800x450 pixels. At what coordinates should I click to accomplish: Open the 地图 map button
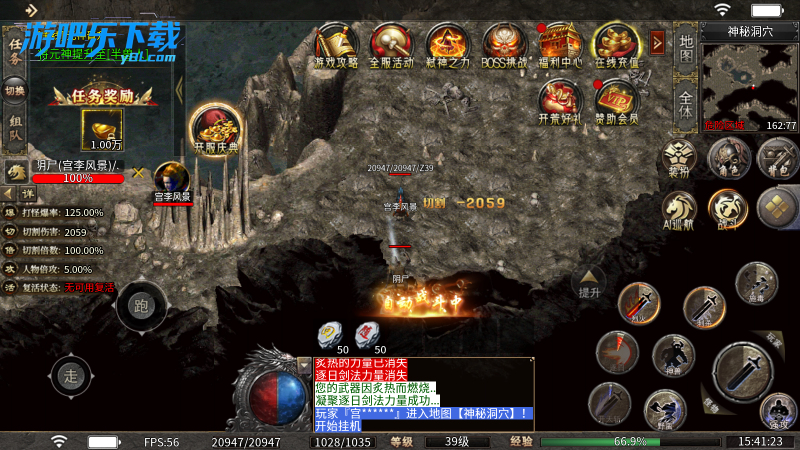click(686, 47)
